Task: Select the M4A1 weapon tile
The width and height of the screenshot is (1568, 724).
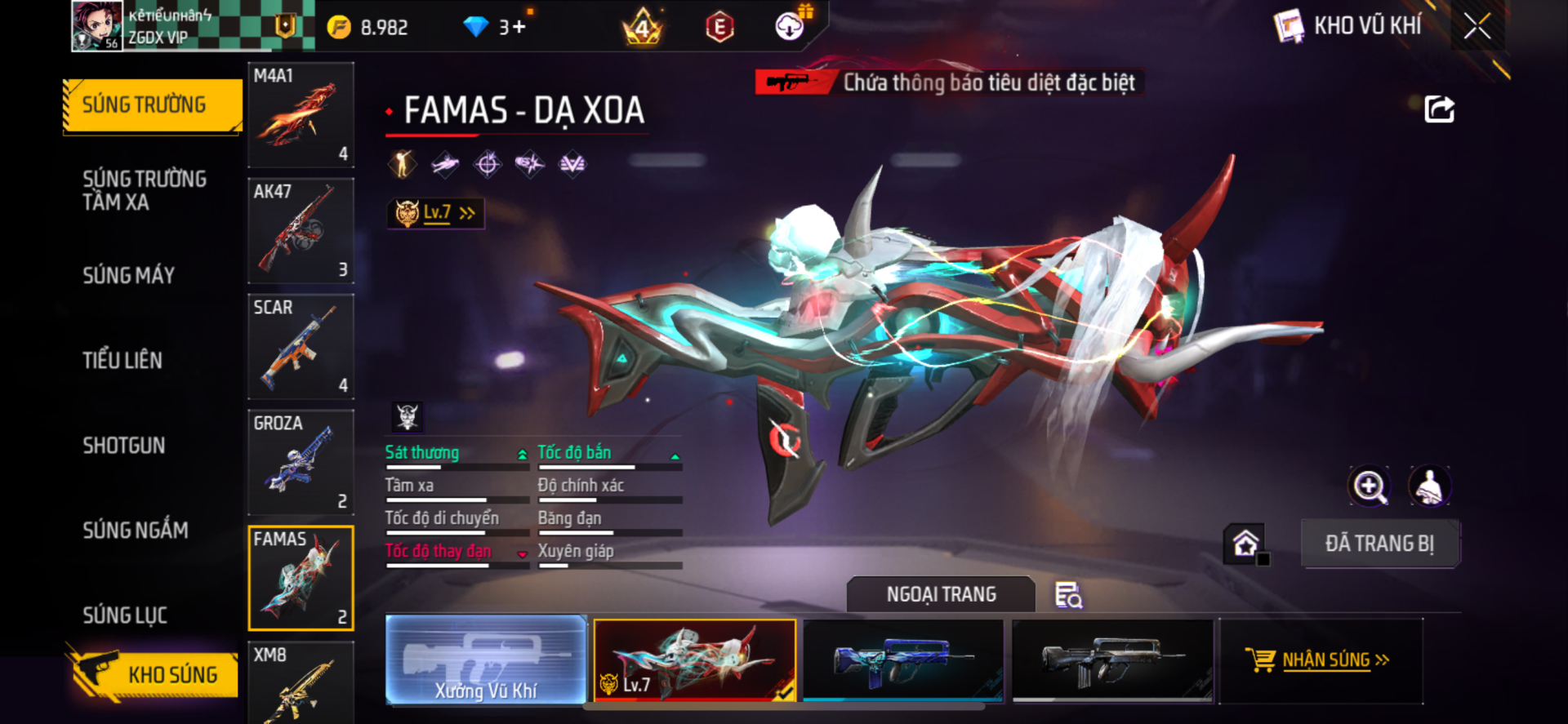Action: (301, 115)
